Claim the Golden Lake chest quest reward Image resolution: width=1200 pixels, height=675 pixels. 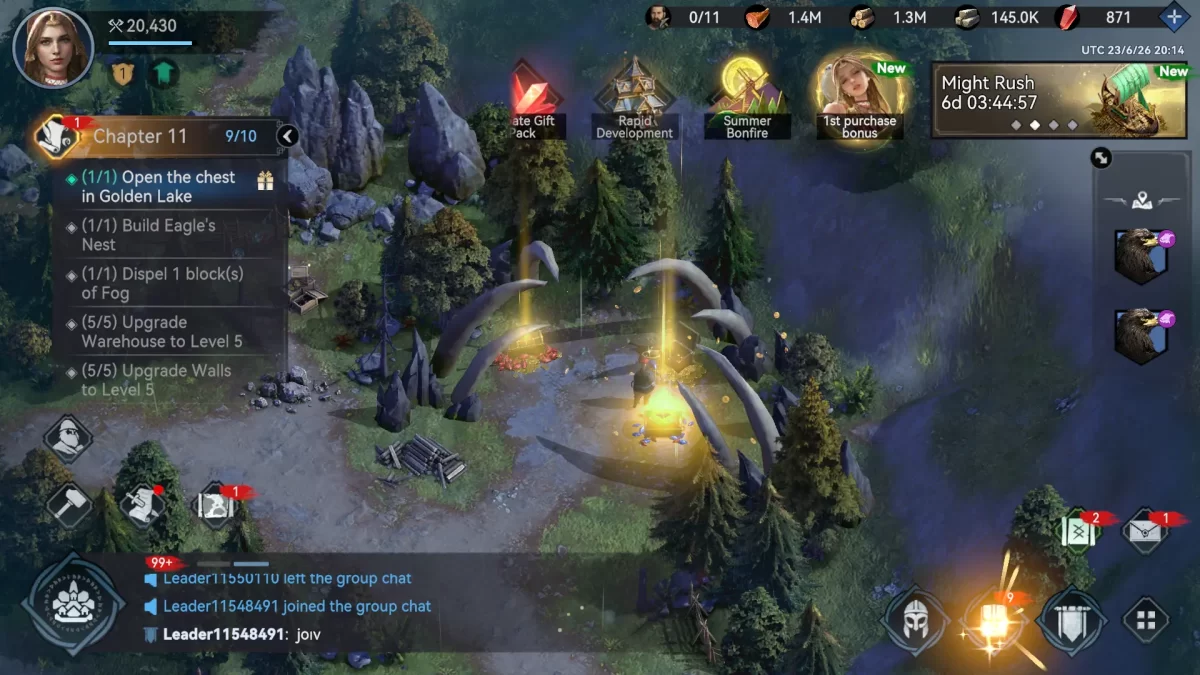click(x=265, y=181)
